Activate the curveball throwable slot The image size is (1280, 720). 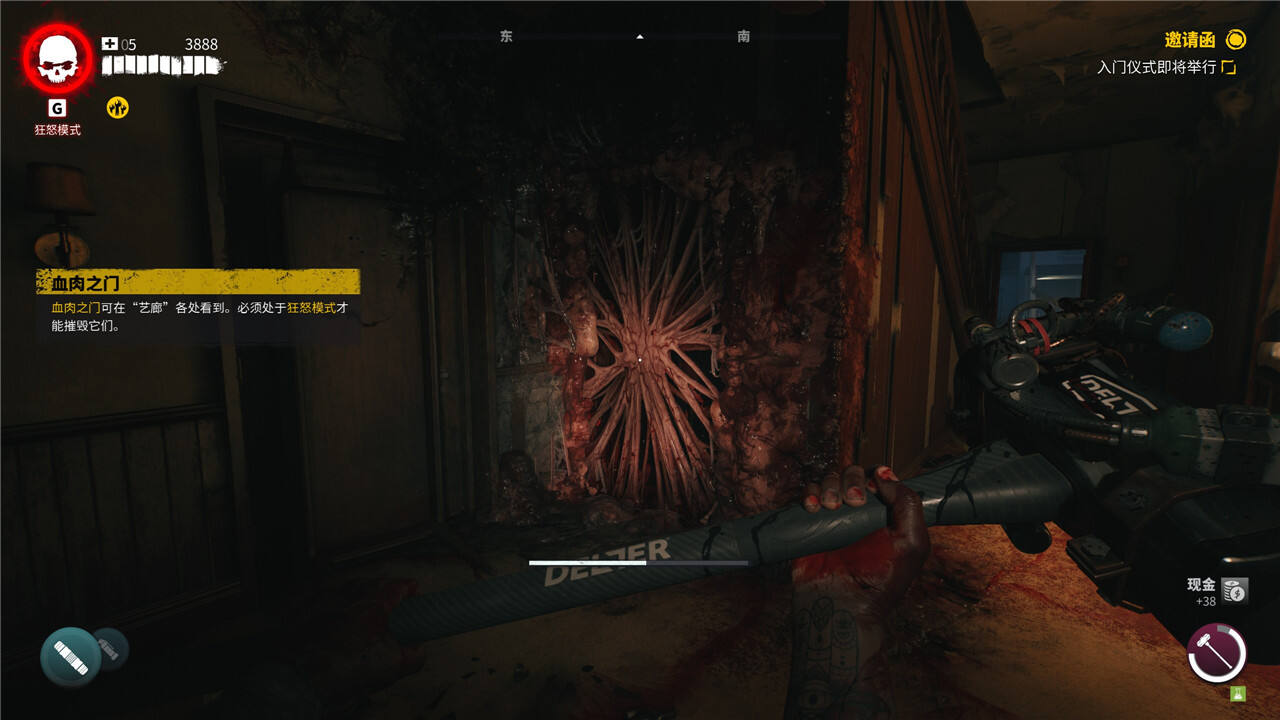pos(71,656)
